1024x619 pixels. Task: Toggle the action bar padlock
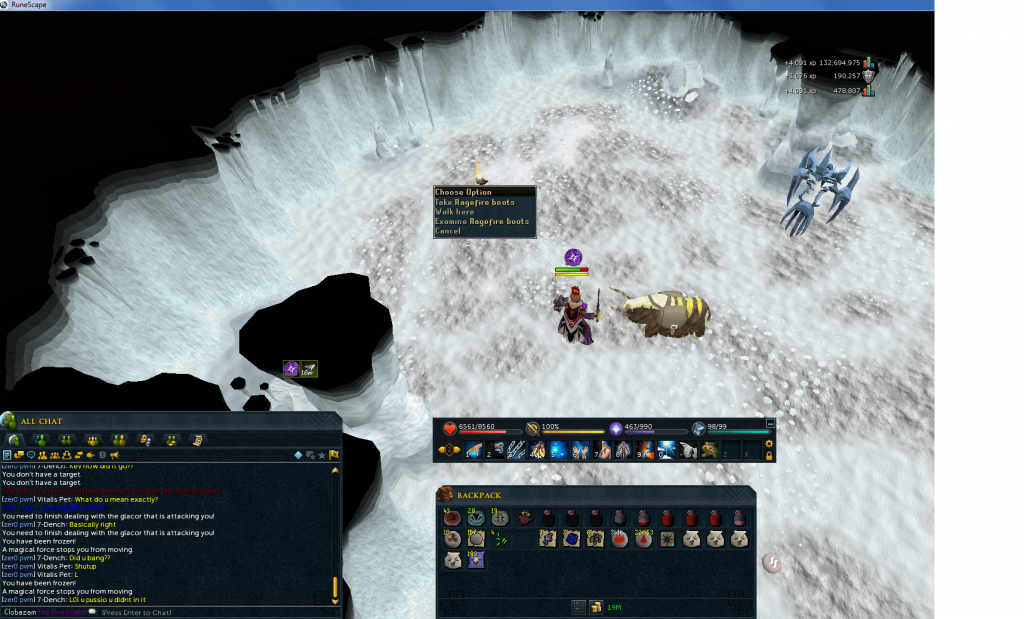(768, 456)
